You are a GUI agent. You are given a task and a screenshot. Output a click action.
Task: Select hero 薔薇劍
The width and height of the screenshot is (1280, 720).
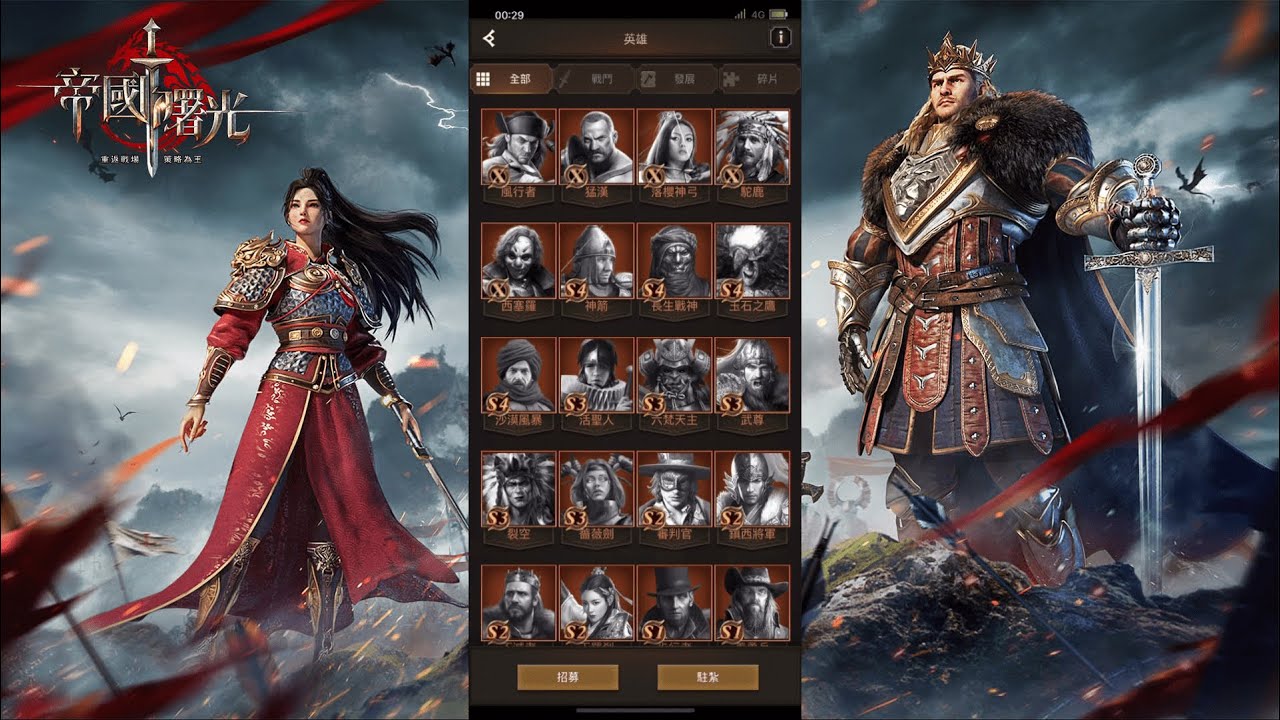[x=596, y=489]
